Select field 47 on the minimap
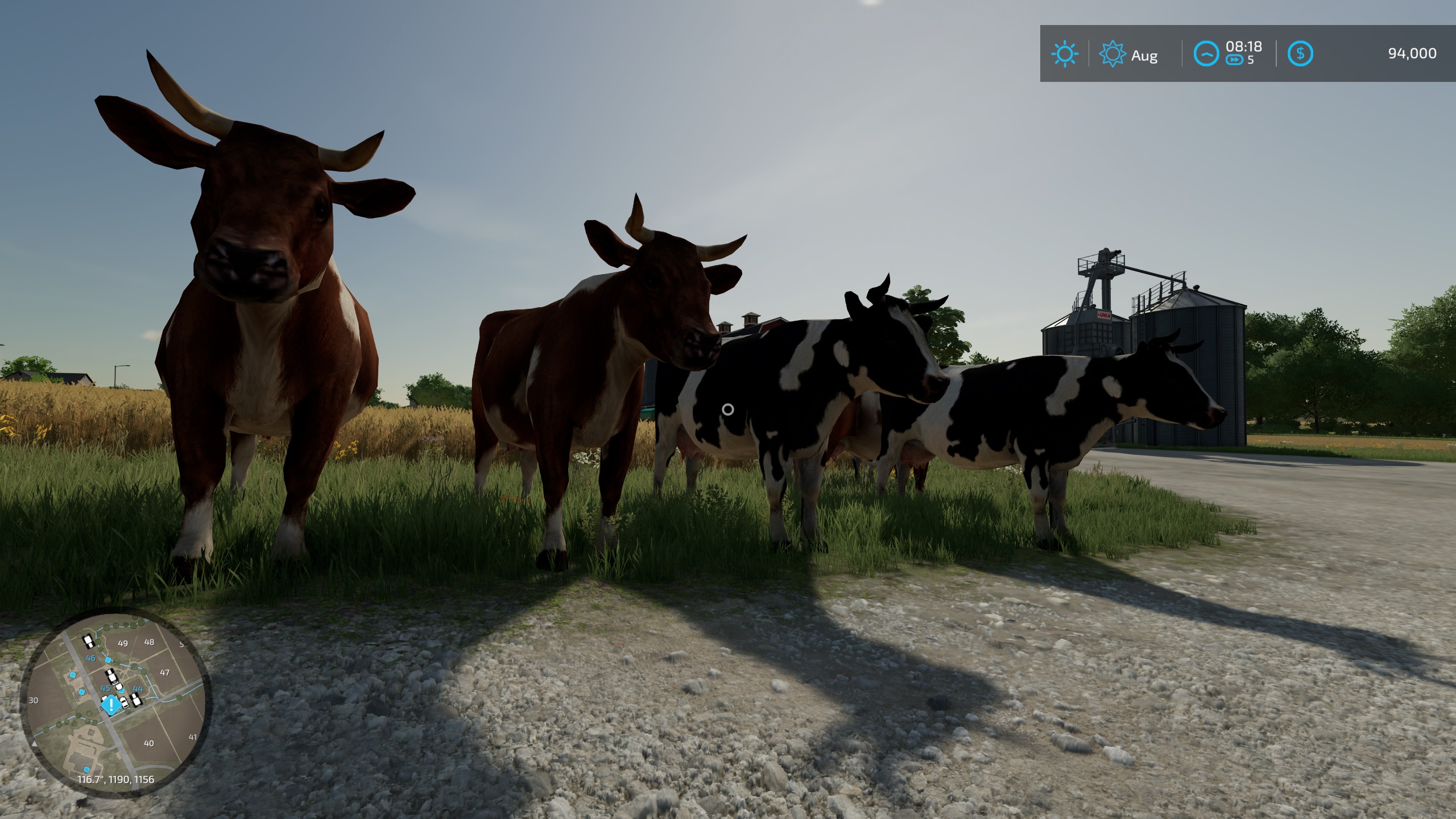 pyautogui.click(x=165, y=672)
